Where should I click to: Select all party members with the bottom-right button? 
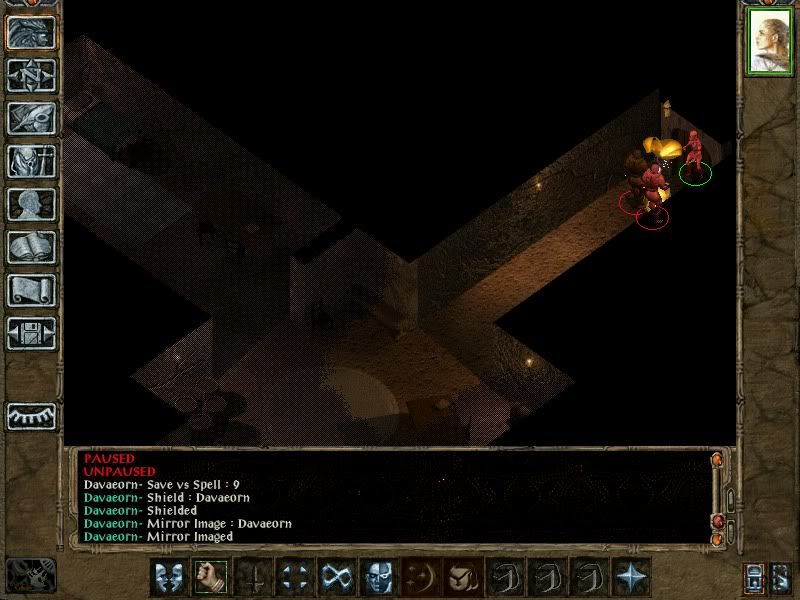click(x=755, y=578)
